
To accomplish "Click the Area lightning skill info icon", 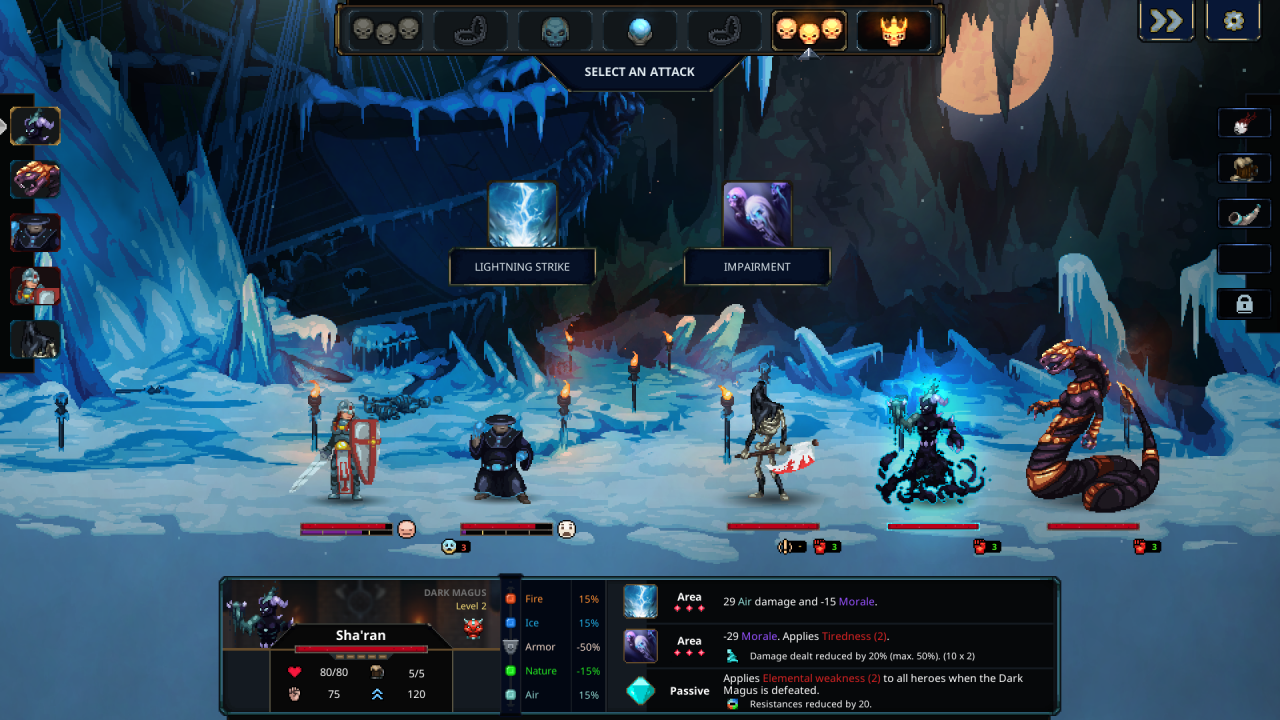I will (x=641, y=602).
